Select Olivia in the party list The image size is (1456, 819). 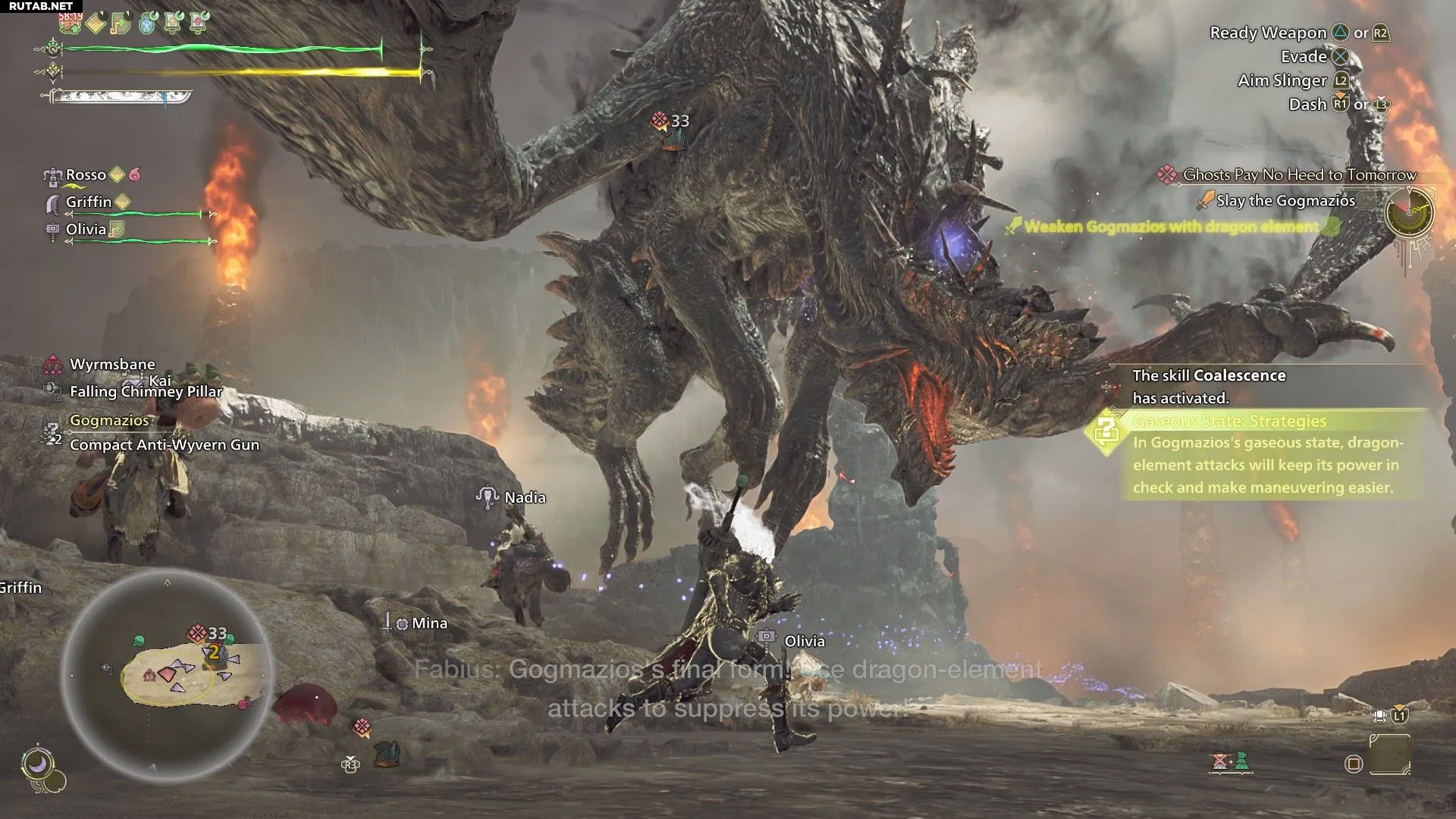coord(86,229)
